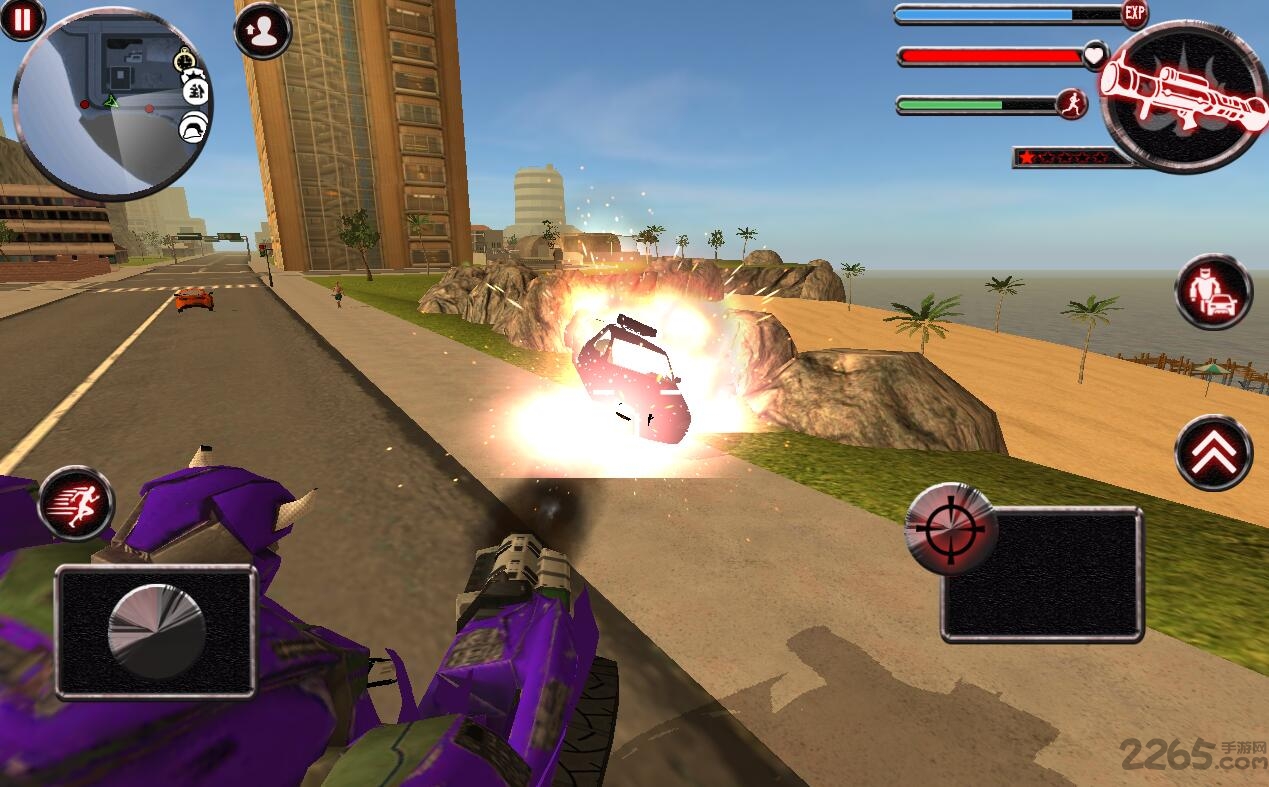Toggle the sprint running-man button

coord(76,503)
